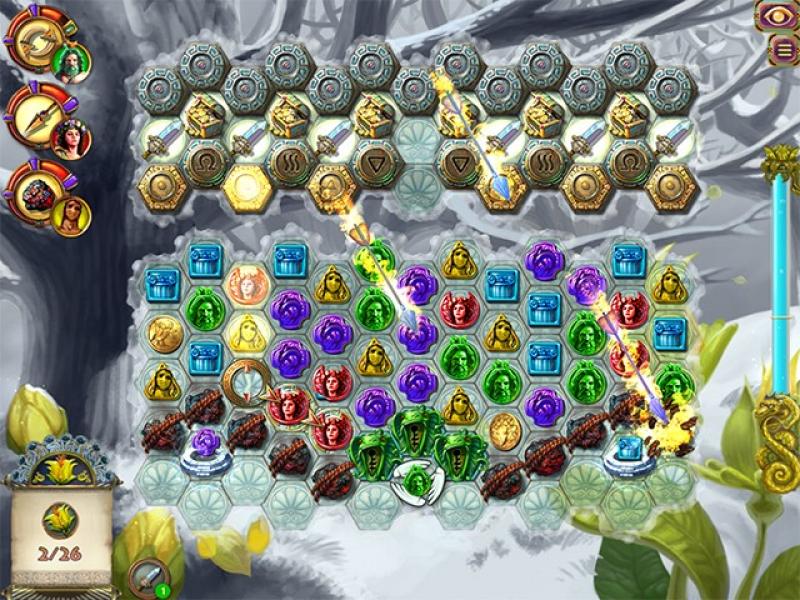The image size is (800, 600).
Task: Toggle the eye view button
Action: [774, 15]
